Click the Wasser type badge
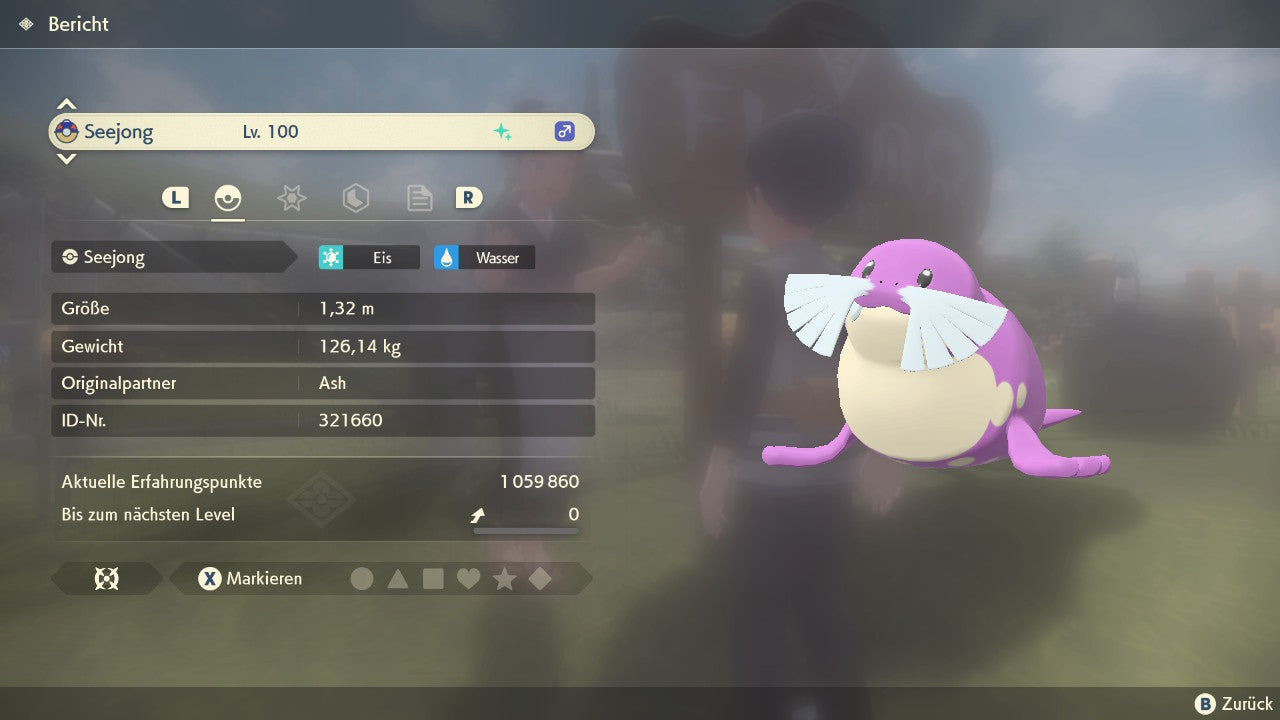The image size is (1280, 720). click(x=484, y=258)
